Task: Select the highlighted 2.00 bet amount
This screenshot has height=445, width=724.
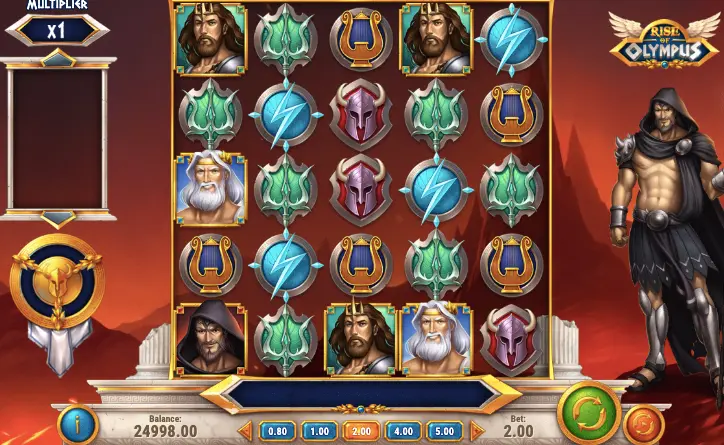Action: click(359, 431)
